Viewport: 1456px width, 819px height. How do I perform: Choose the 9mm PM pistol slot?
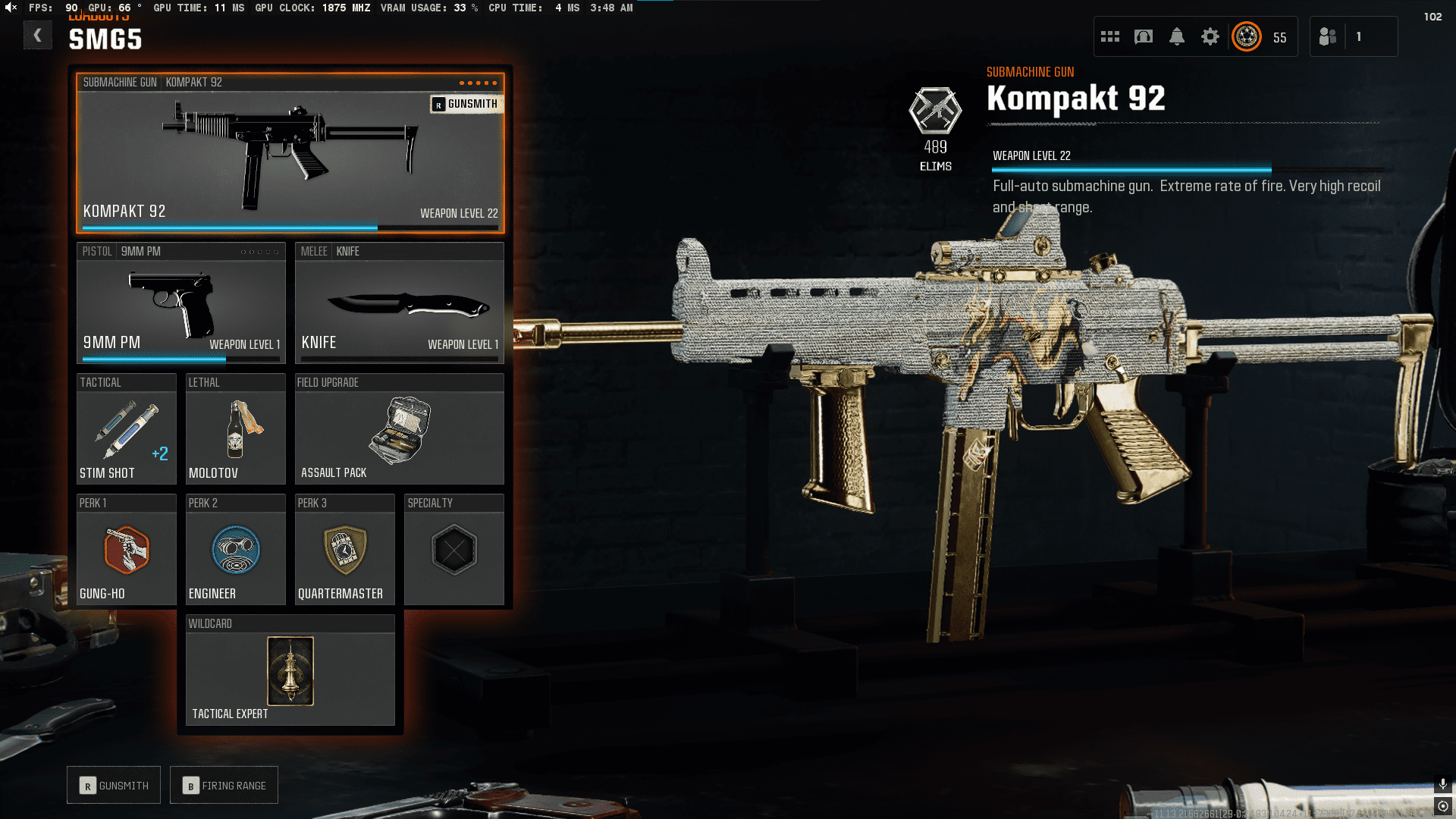180,303
